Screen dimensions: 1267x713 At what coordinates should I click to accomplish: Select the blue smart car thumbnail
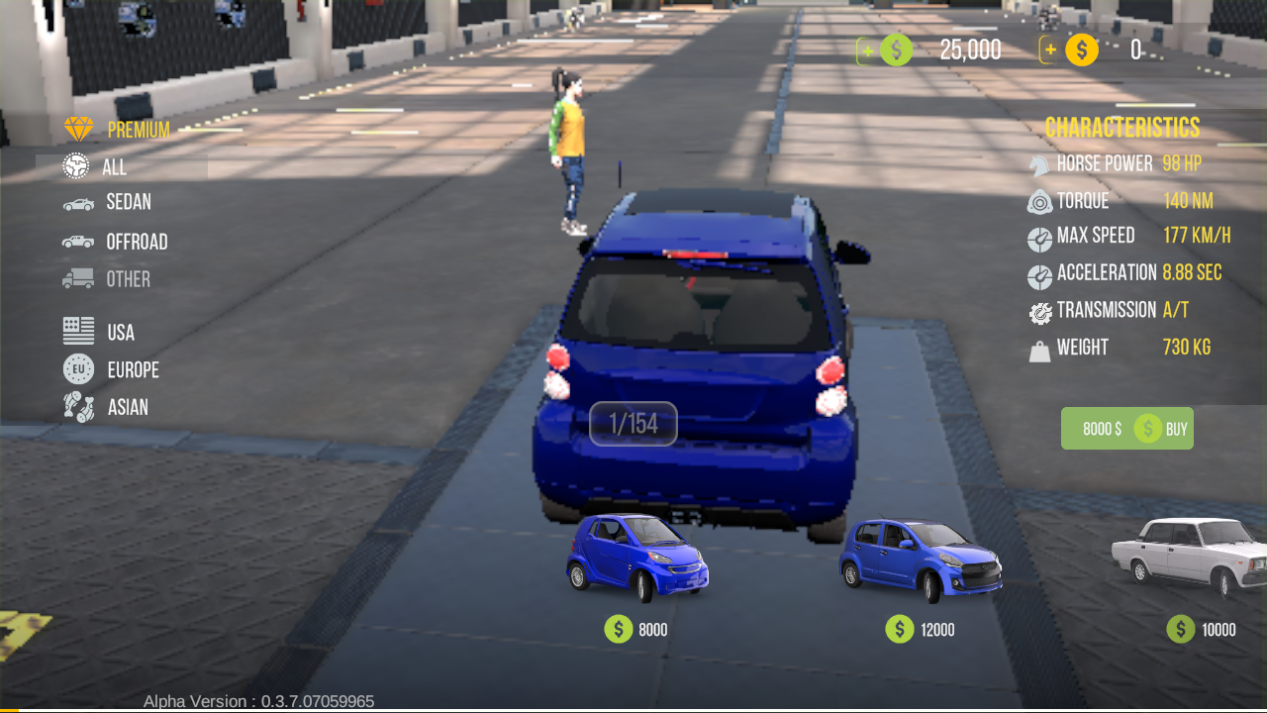637,557
